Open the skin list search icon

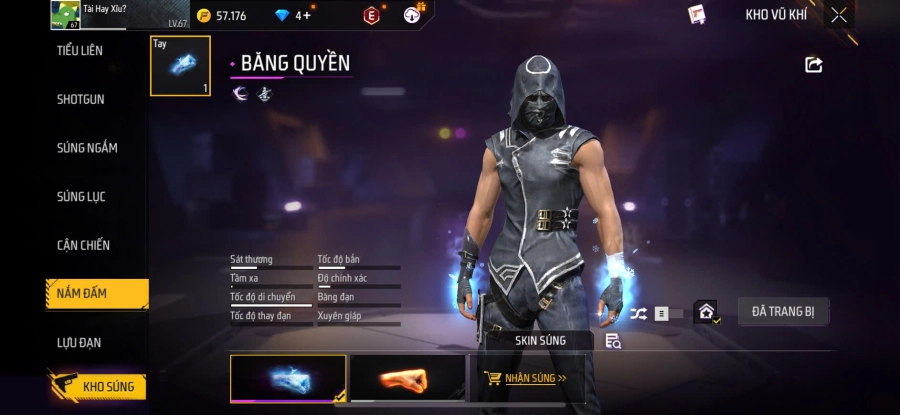(613, 341)
